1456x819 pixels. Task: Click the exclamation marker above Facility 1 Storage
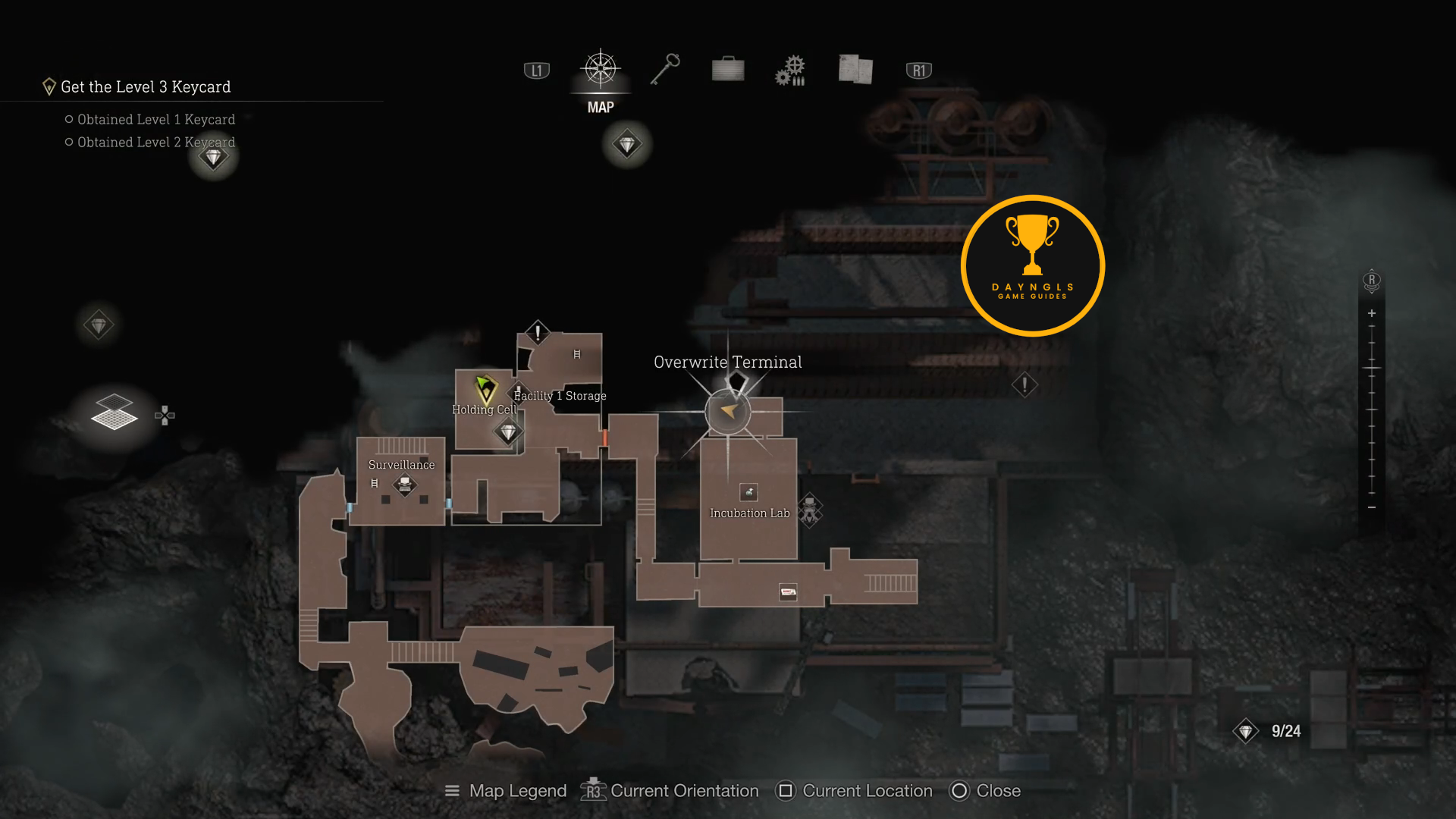538,332
